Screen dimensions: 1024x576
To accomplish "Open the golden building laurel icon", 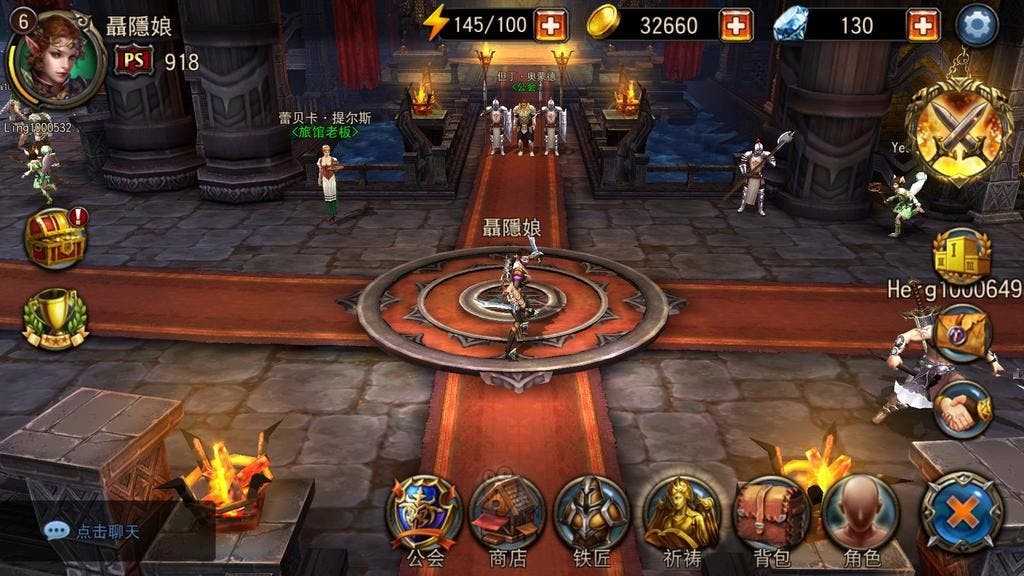I will tap(962, 254).
